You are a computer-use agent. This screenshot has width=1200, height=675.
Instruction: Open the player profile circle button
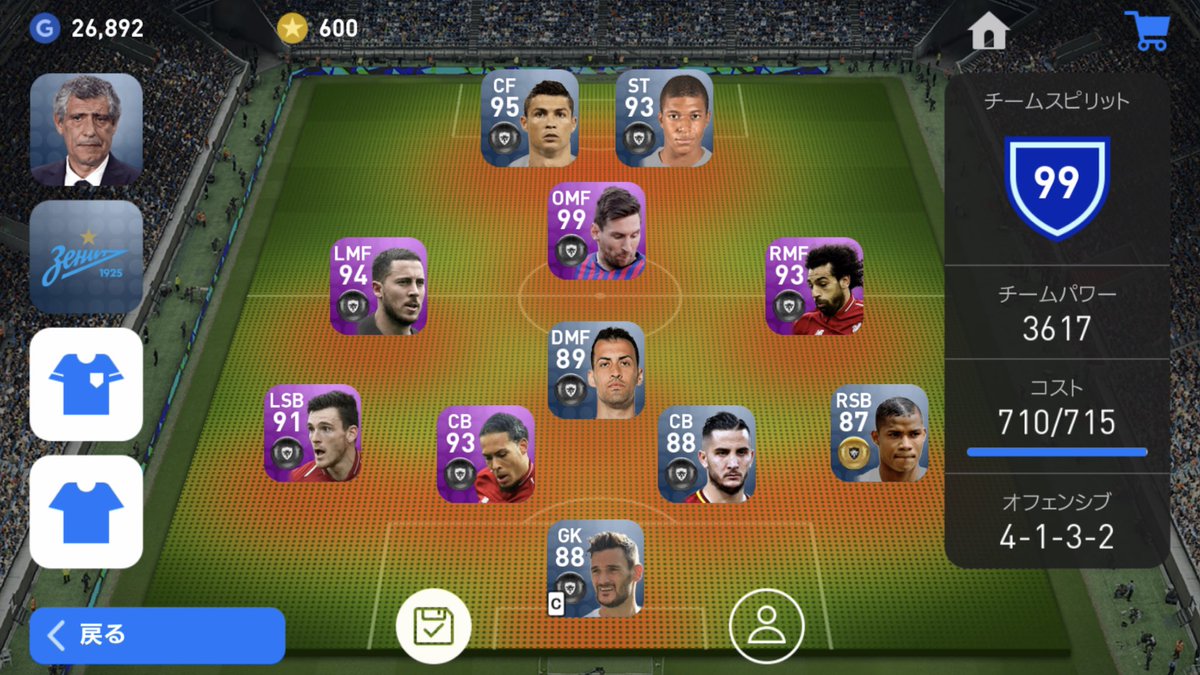[766, 627]
